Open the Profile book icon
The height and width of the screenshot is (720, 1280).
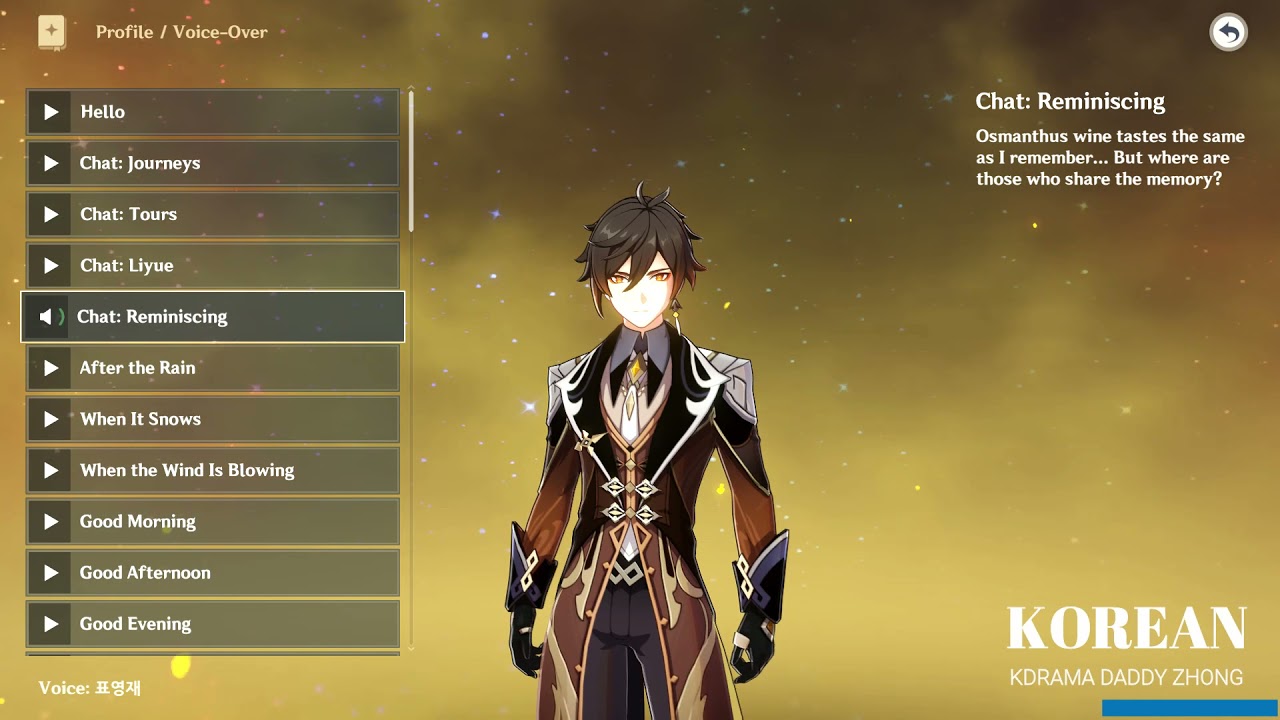[52, 32]
